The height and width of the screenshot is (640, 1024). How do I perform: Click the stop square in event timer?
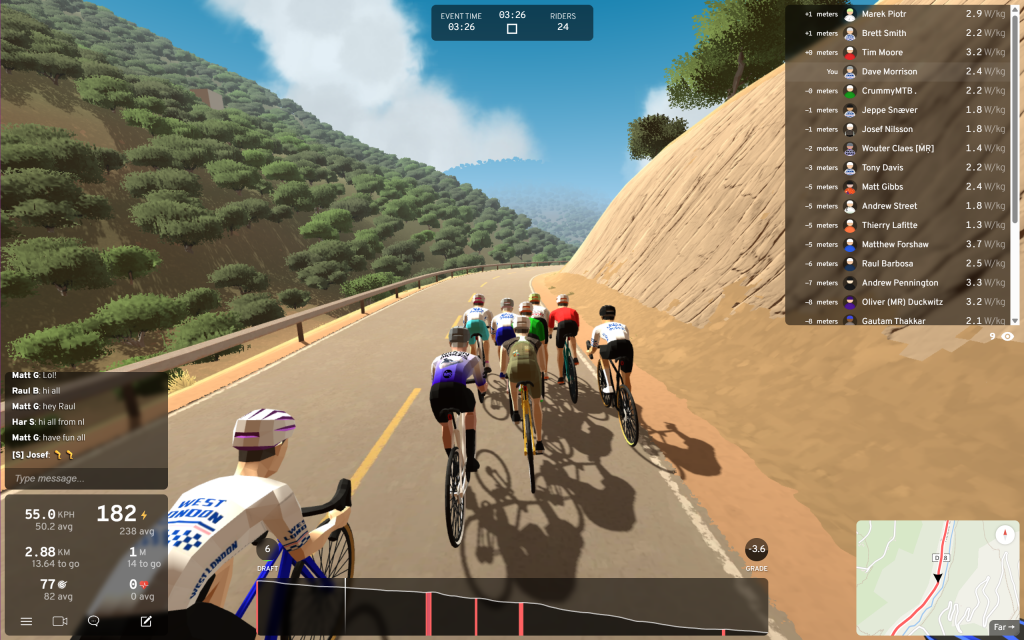(512, 29)
